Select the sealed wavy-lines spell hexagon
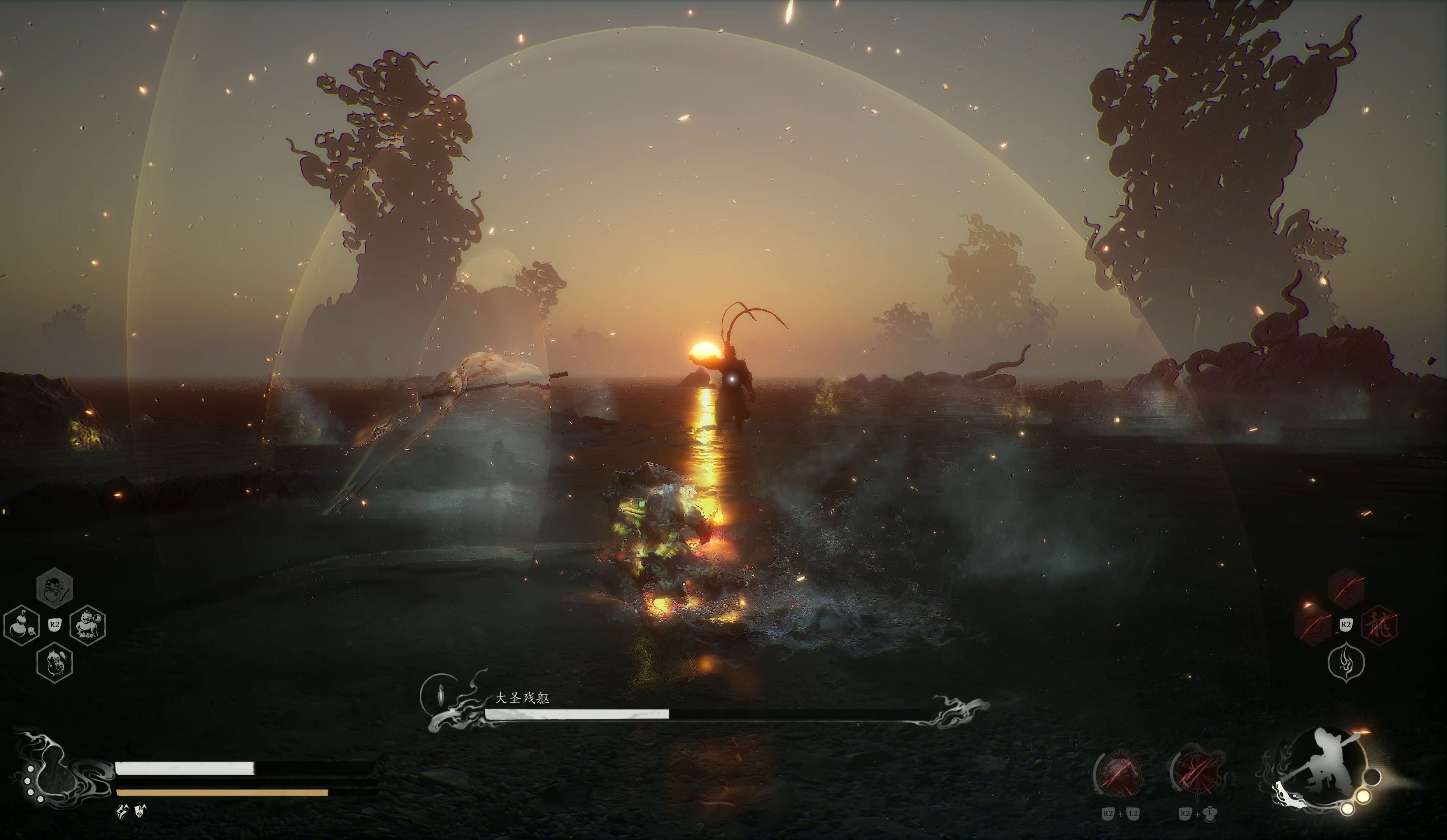The image size is (1447, 840). [x=1314, y=625]
